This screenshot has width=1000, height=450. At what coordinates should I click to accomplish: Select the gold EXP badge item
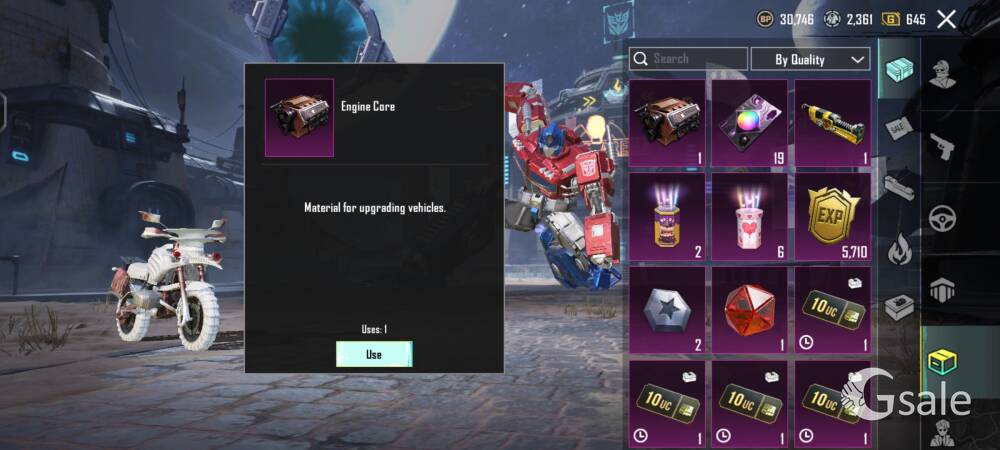(834, 216)
